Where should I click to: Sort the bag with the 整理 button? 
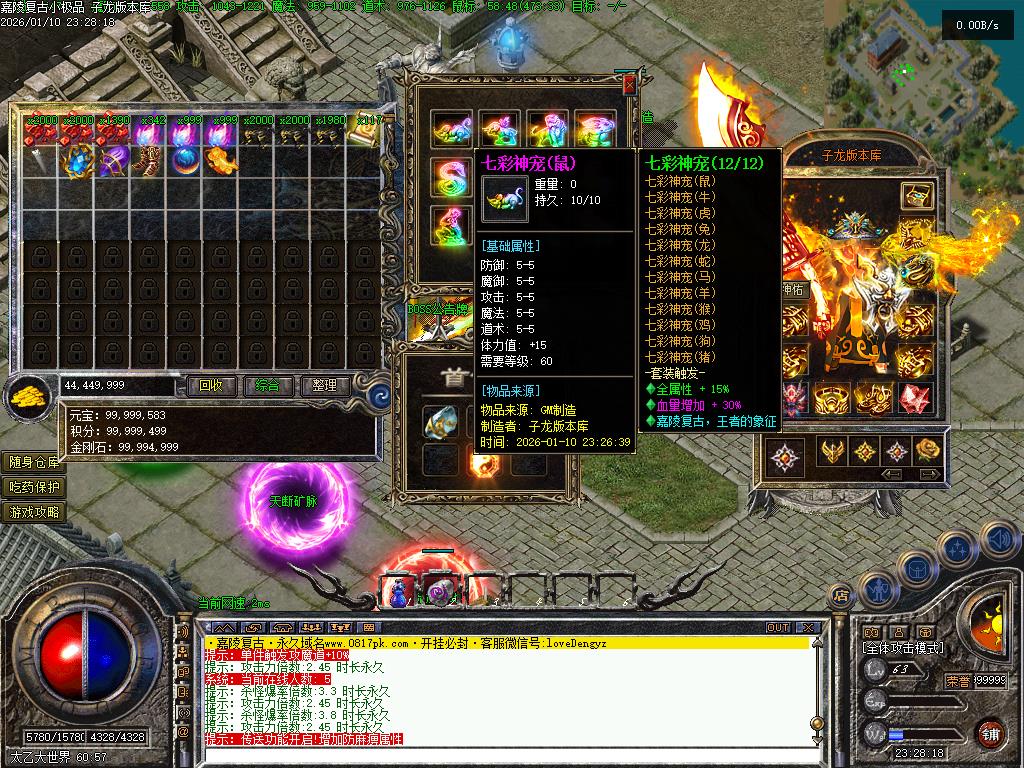pos(324,385)
